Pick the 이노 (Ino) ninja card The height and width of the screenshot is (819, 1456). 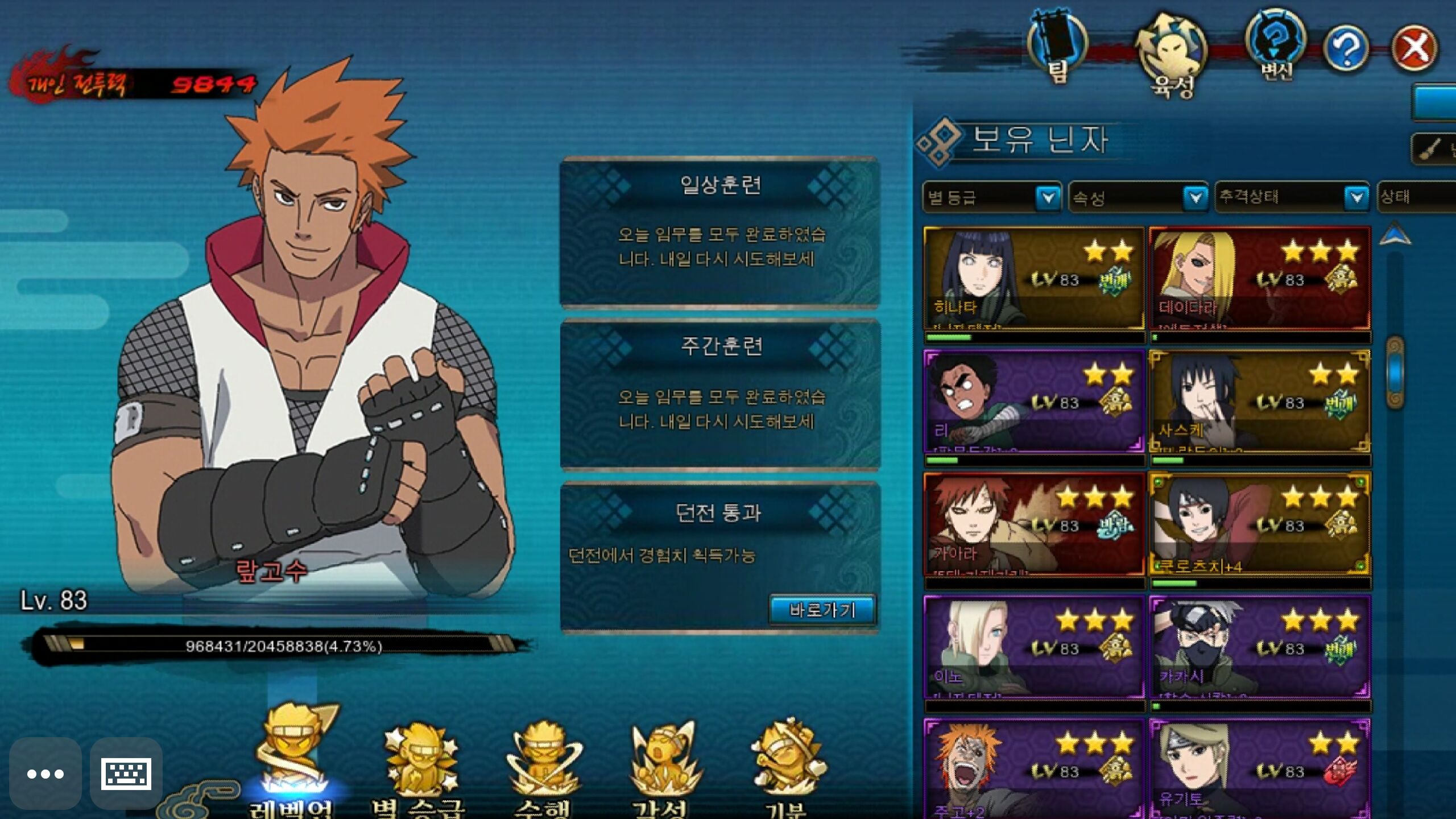coord(1034,647)
